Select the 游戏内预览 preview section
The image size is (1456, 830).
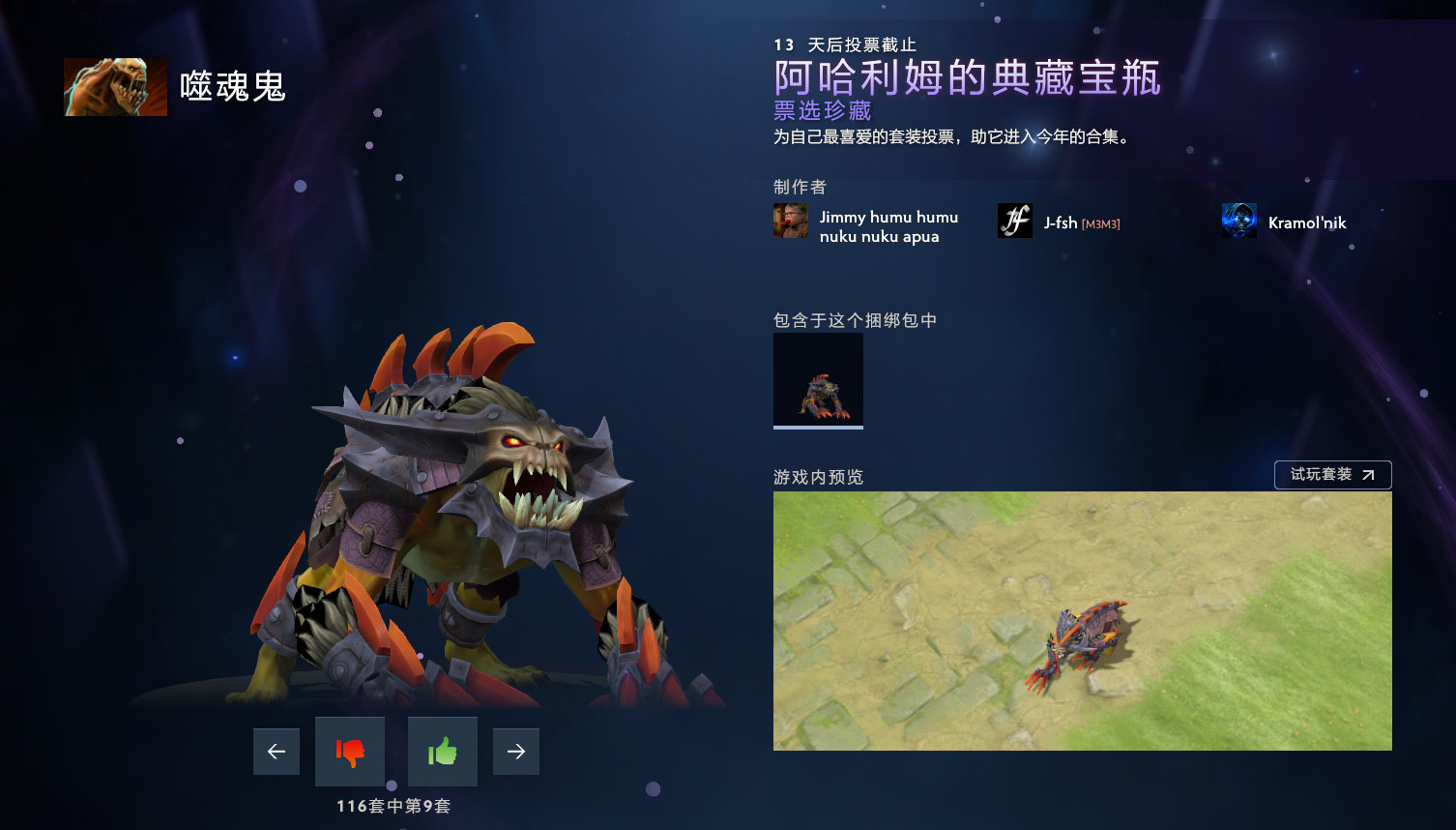818,476
